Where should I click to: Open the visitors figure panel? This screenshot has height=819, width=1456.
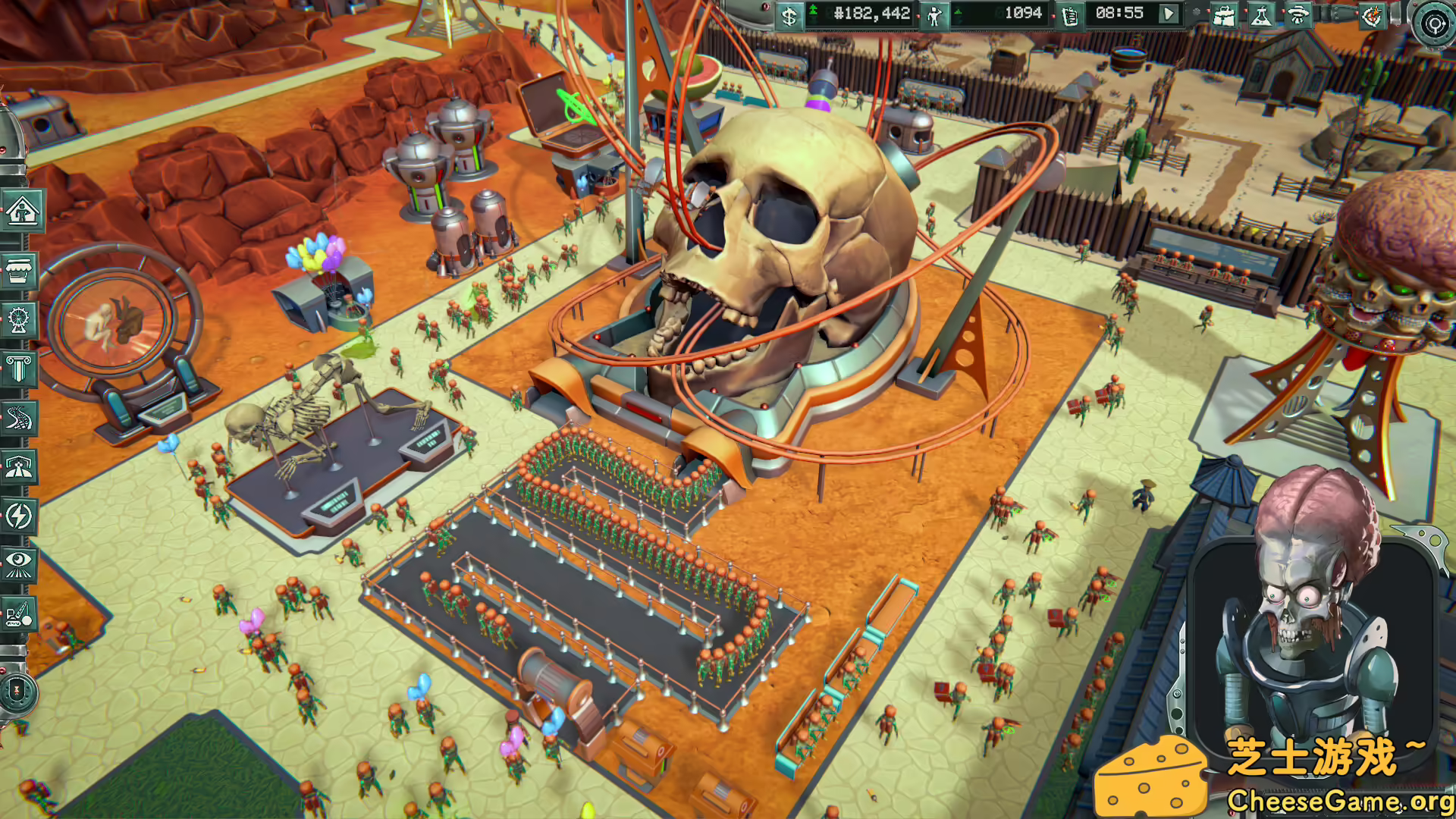point(934,16)
